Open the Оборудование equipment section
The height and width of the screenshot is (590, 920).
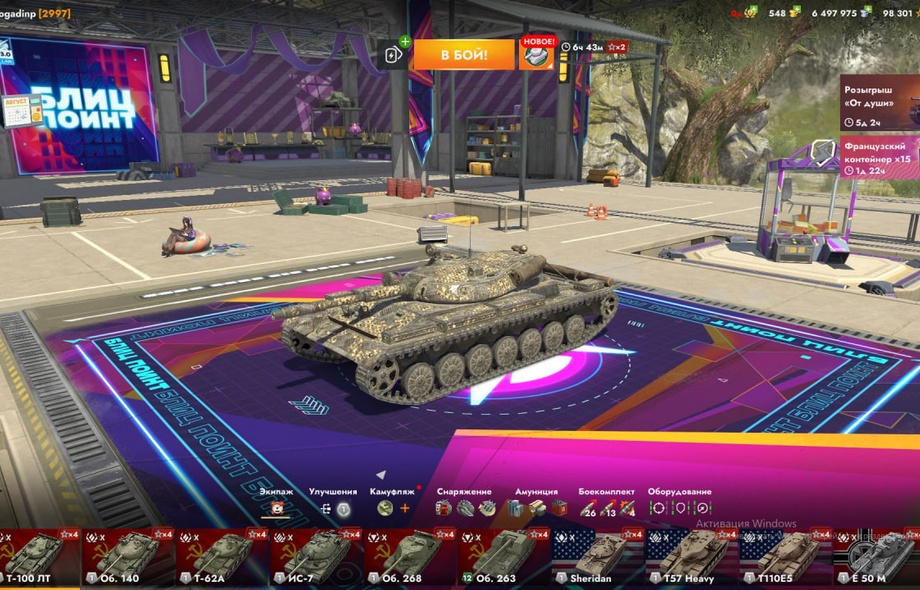tap(680, 507)
